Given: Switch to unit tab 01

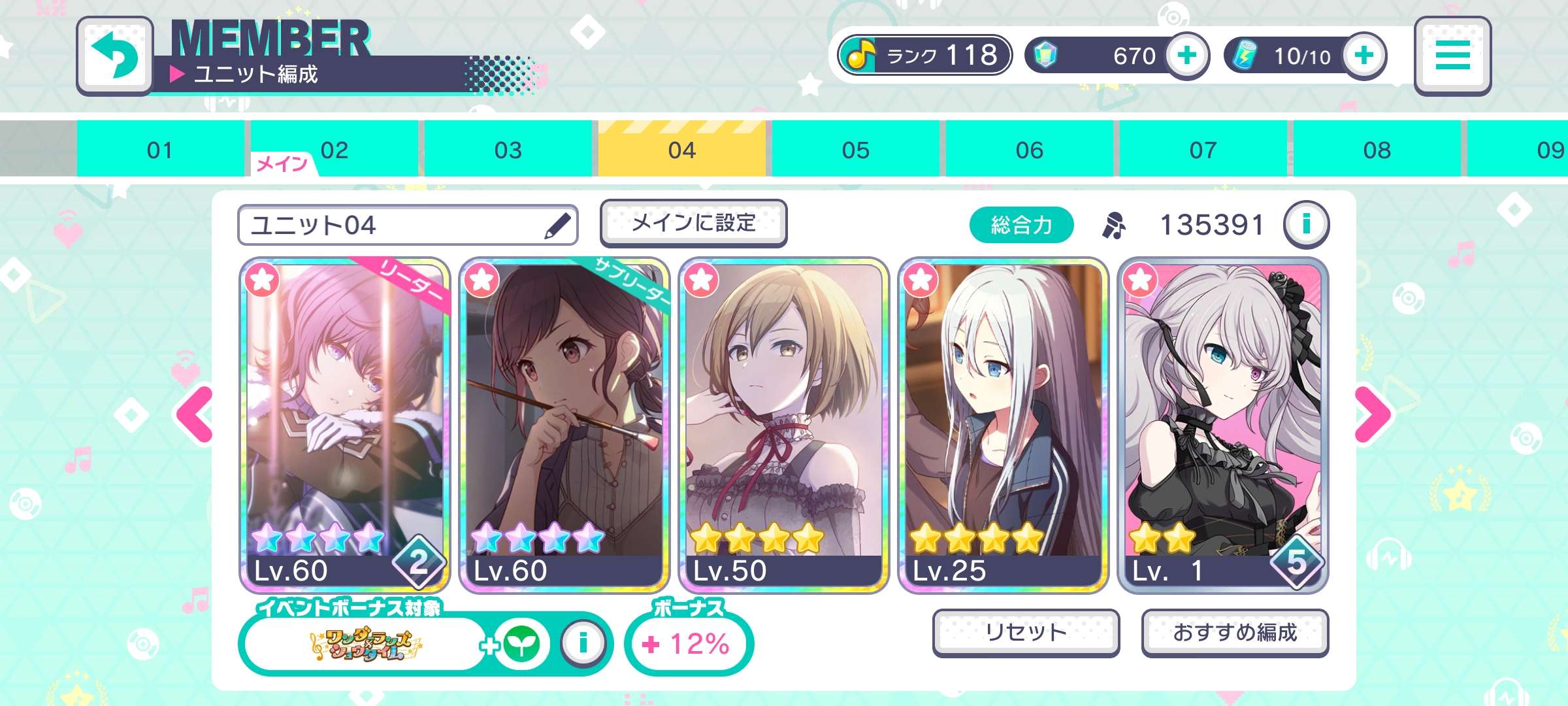Looking at the screenshot, I should pyautogui.click(x=160, y=150).
